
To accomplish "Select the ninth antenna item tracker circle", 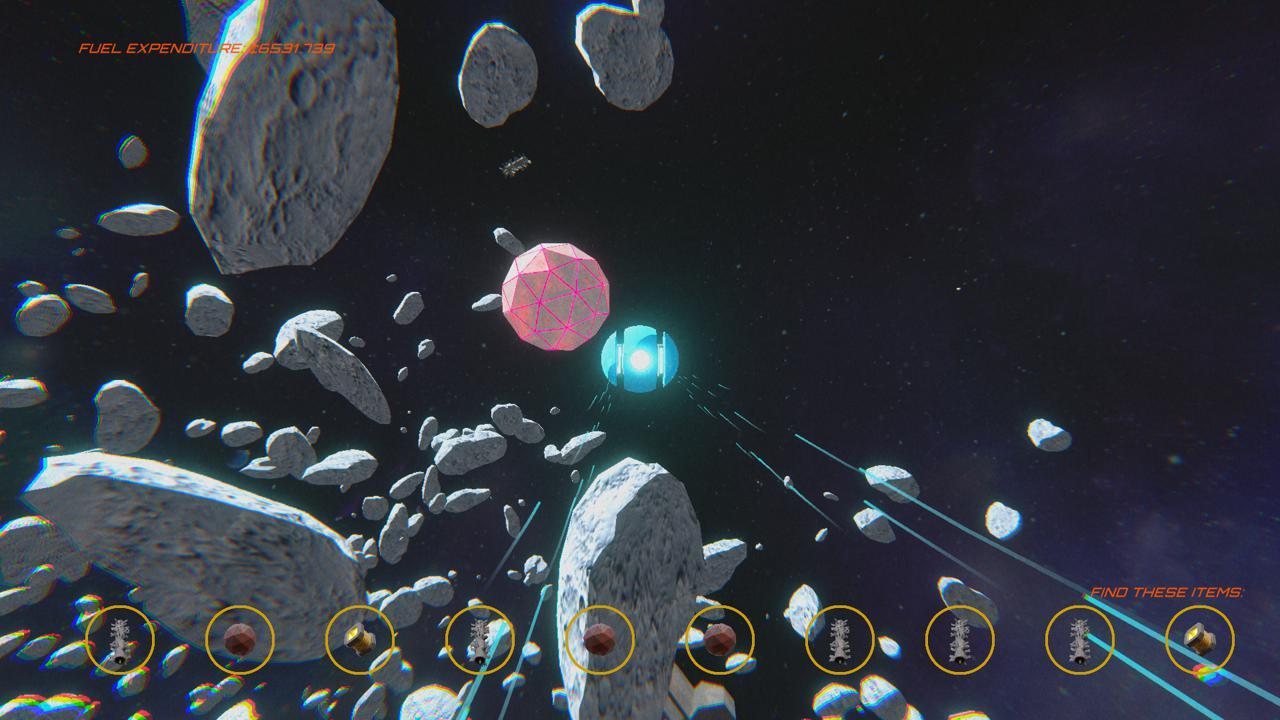I will [x=1080, y=640].
